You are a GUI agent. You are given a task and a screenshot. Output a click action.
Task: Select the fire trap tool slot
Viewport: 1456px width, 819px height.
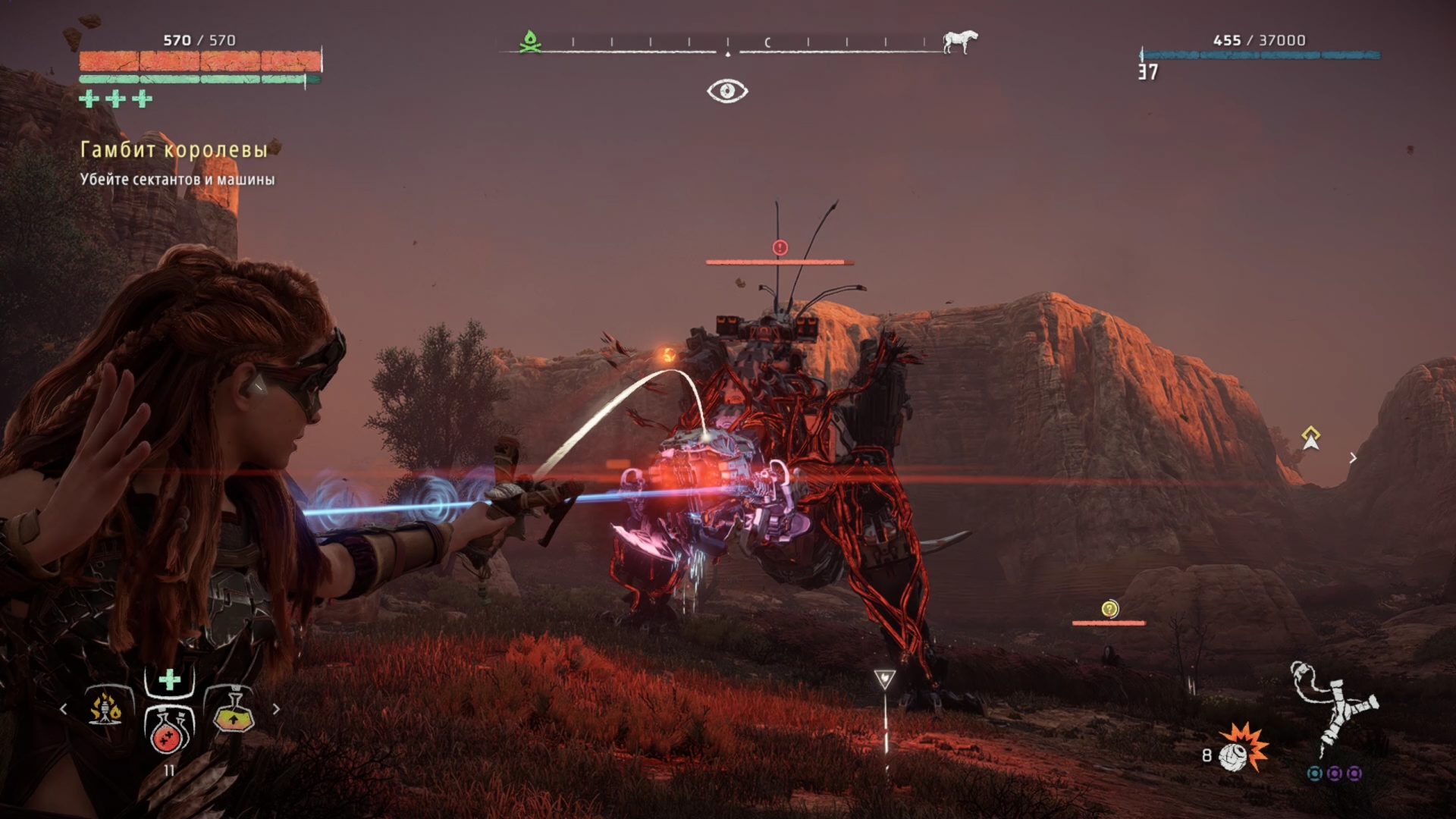point(105,709)
